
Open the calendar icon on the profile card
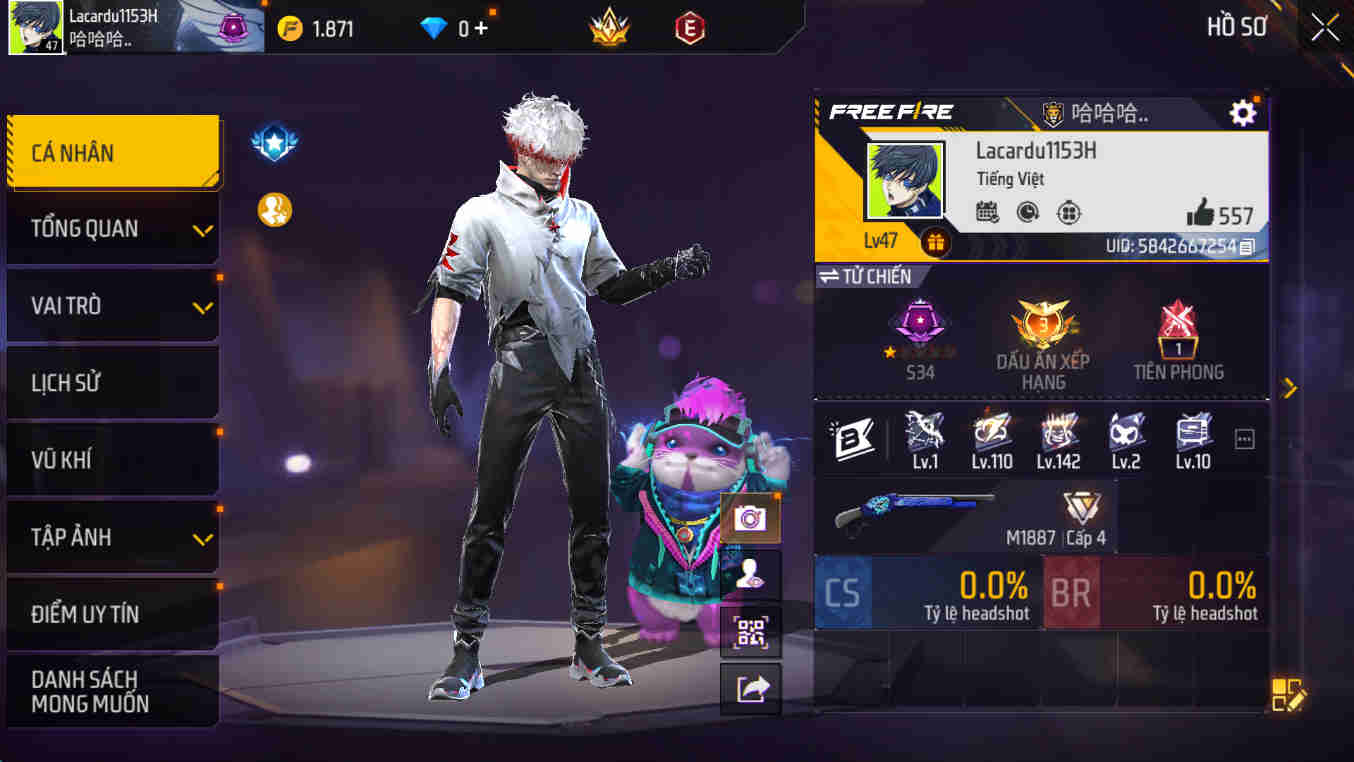pos(985,213)
